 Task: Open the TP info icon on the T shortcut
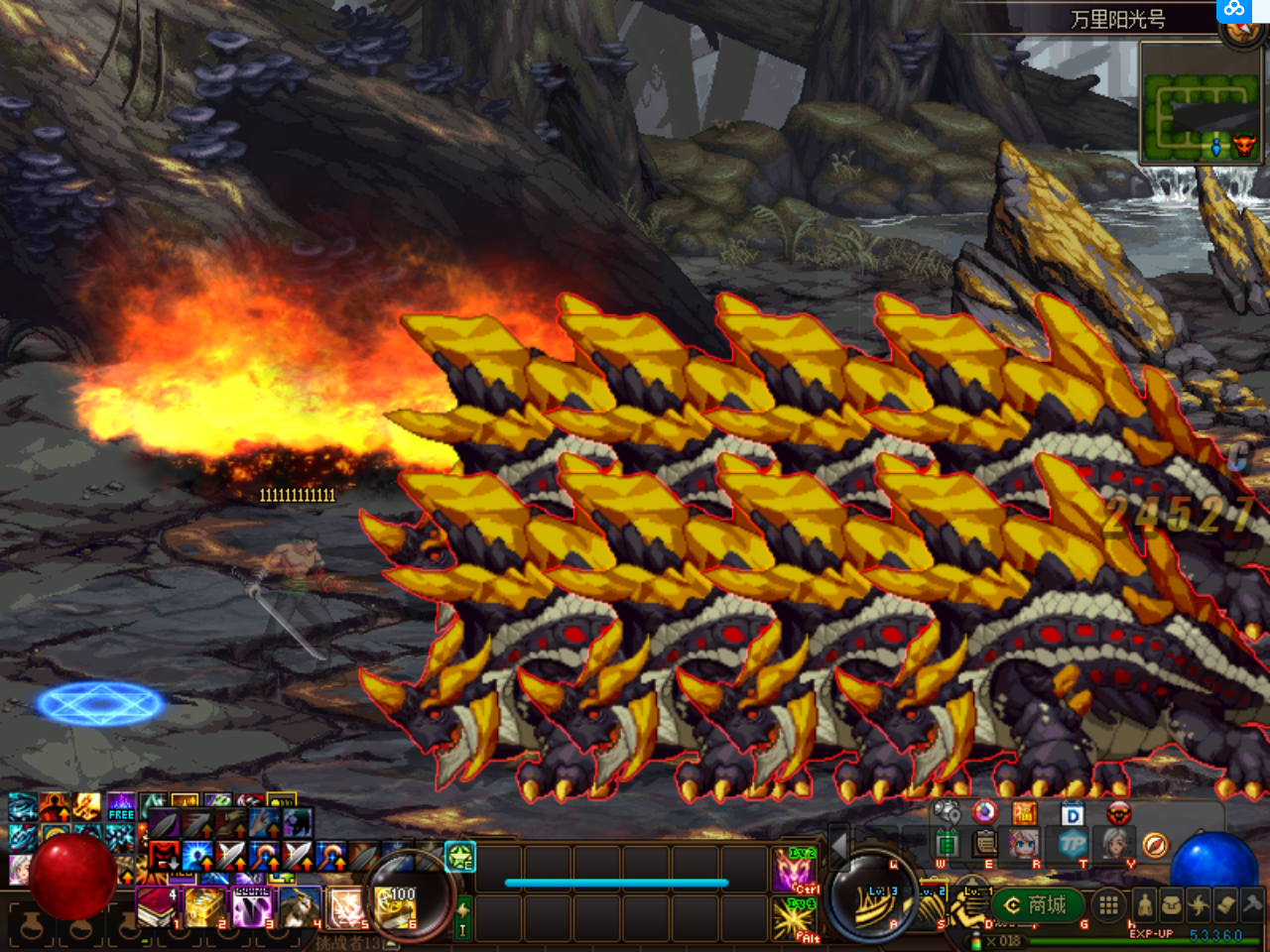click(1073, 845)
